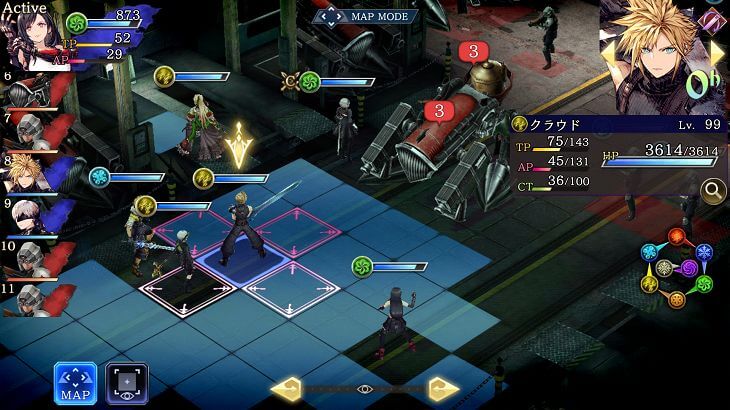This screenshot has width=730, height=410.
Task: Select Cloud's portrait at turn order 8
Action: (x=27, y=173)
